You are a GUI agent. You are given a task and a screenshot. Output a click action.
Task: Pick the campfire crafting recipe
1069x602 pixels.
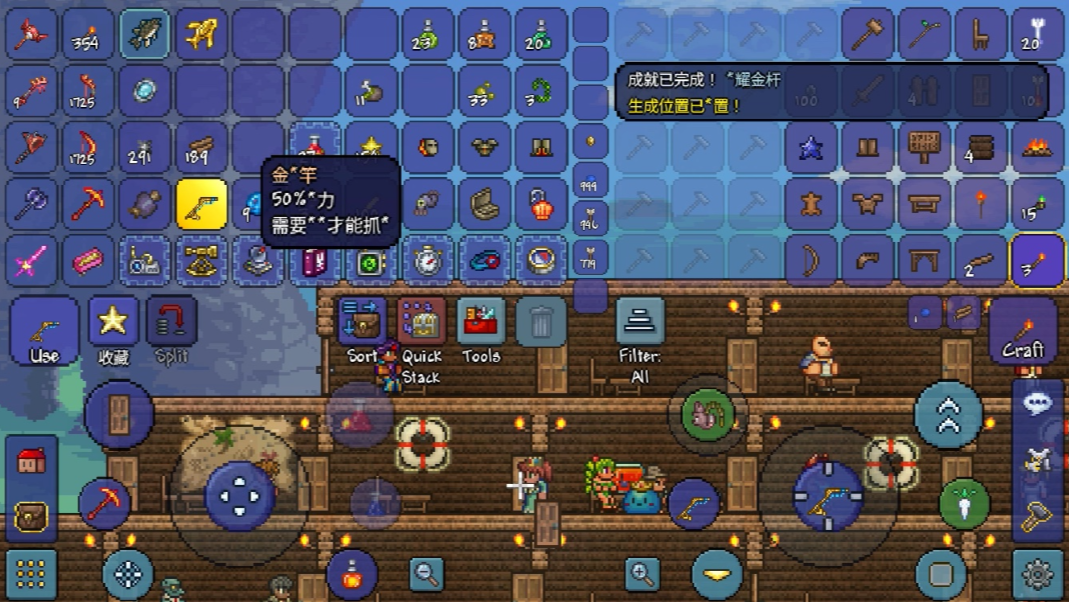1037,148
